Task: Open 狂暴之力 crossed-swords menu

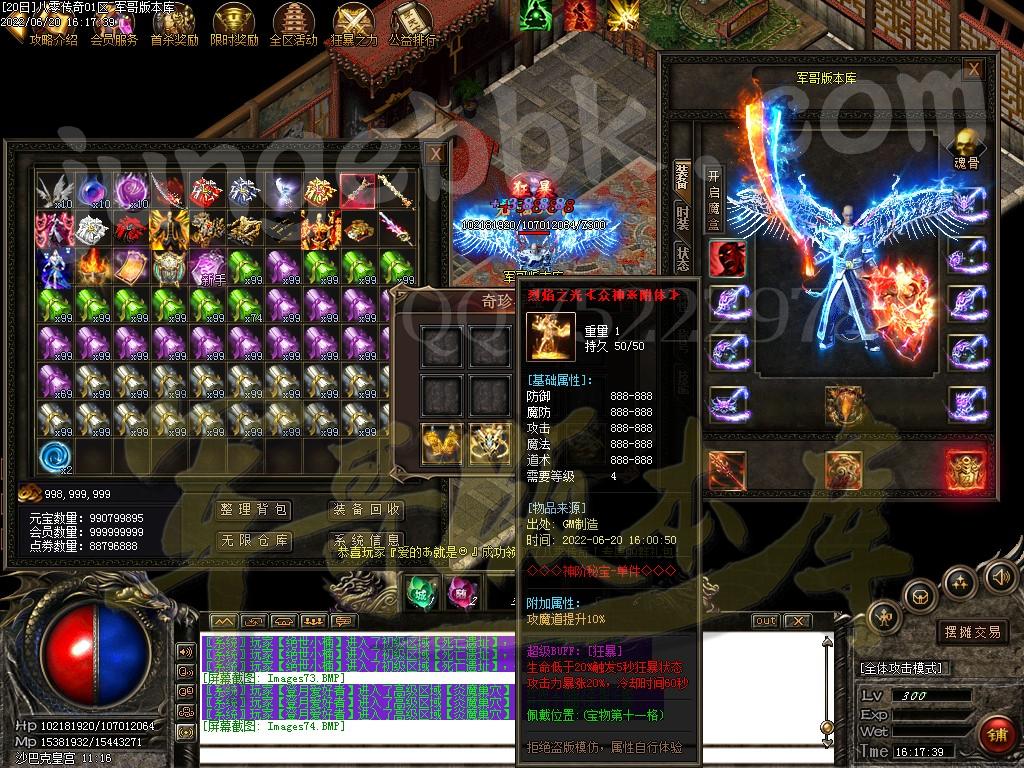Action: (x=353, y=24)
